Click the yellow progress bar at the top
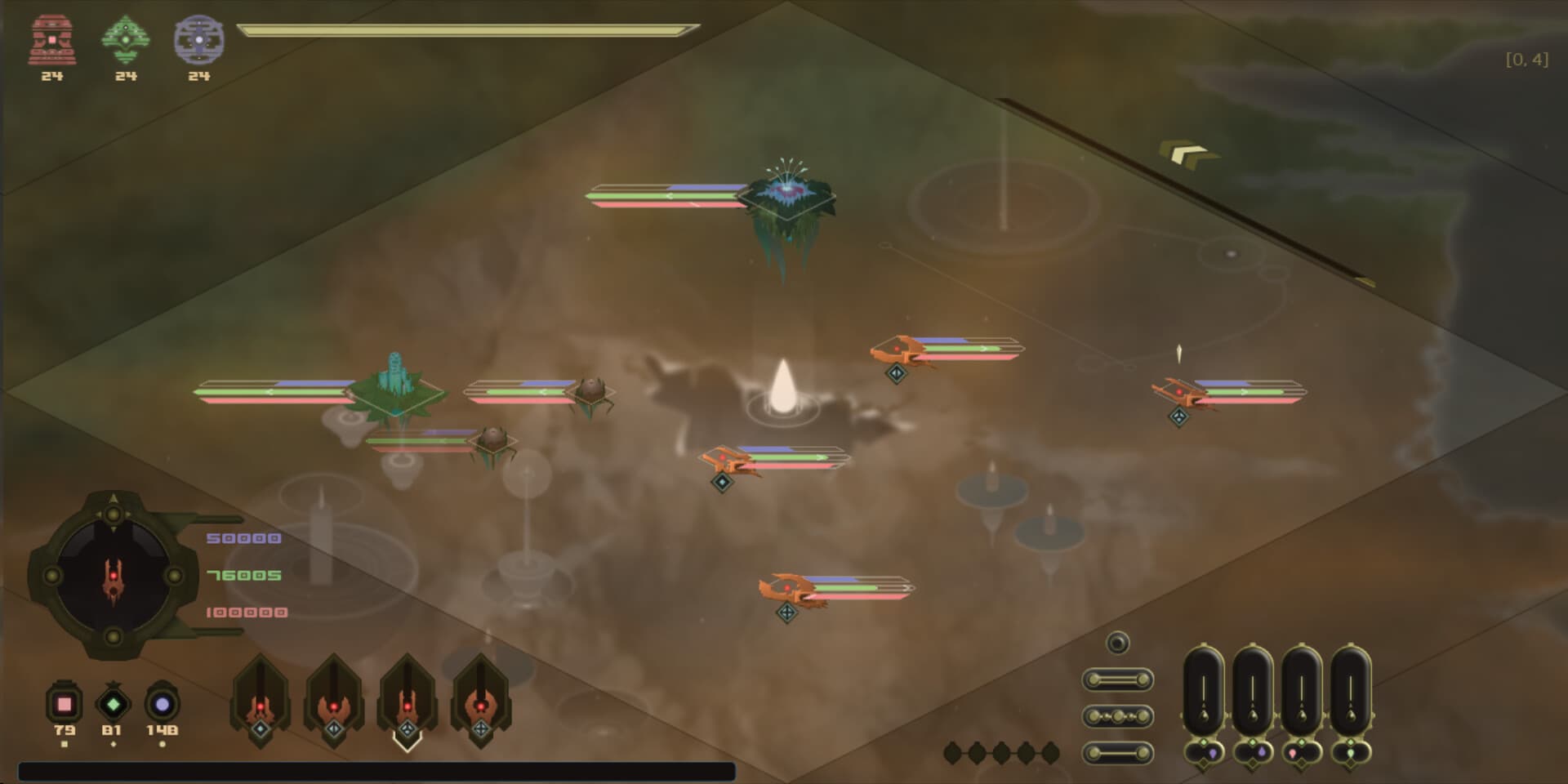 pos(461,30)
